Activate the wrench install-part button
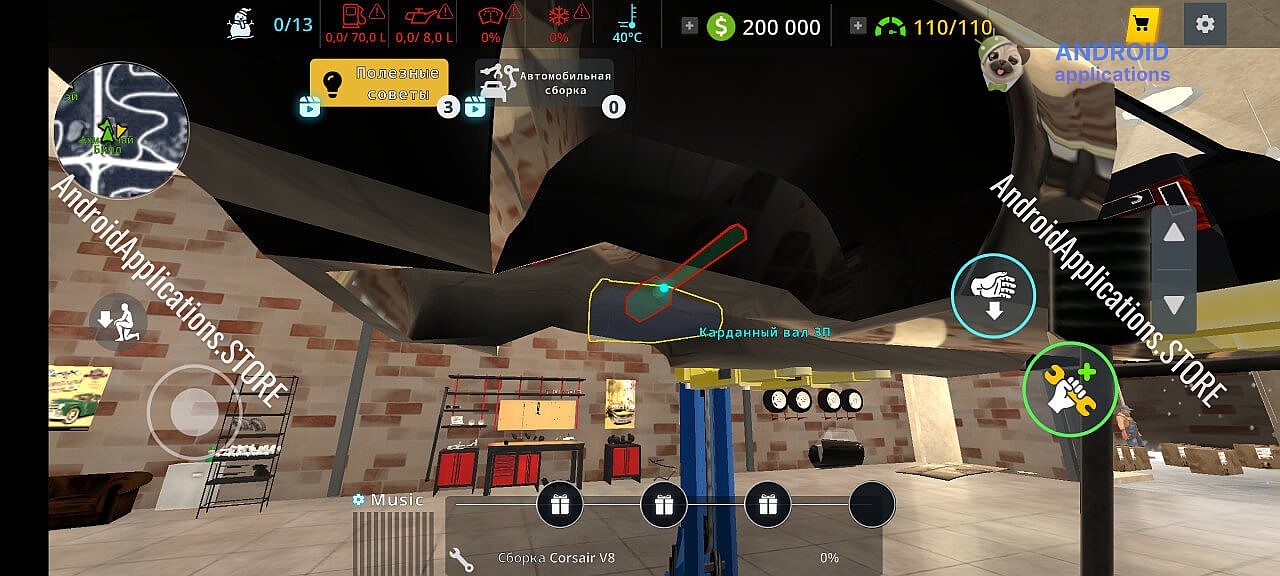The height and width of the screenshot is (576, 1280). coord(1069,390)
